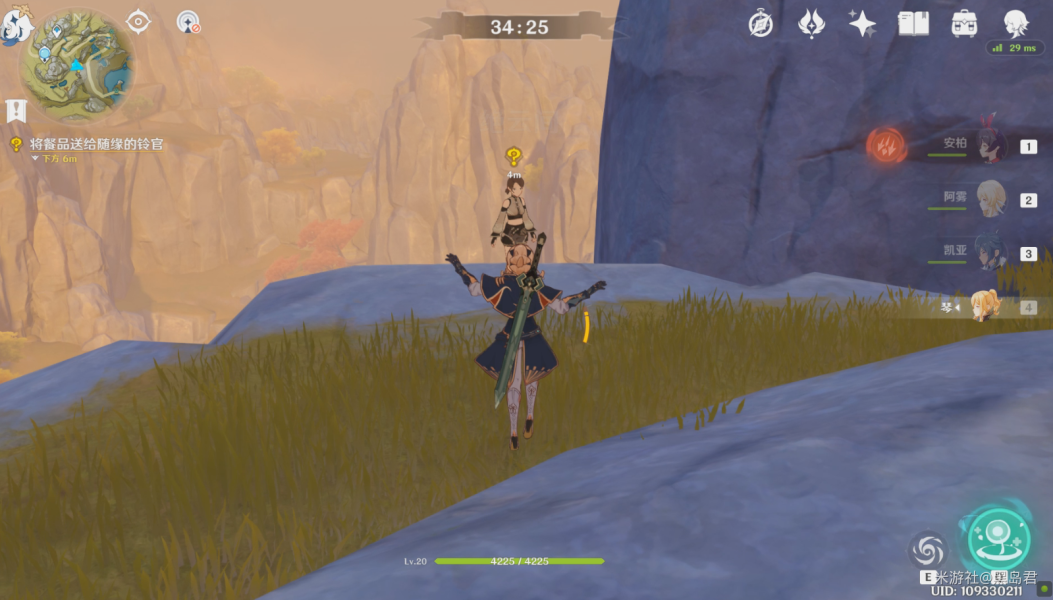The height and width of the screenshot is (600, 1053).
Task: Open the quest banner with exclamation mark
Action: coord(15,110)
